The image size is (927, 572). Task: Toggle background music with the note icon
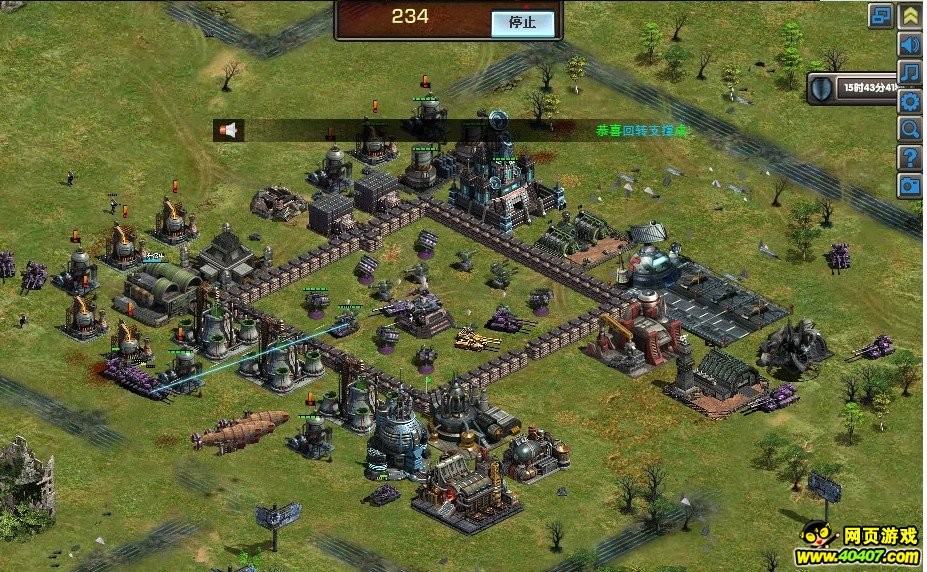point(910,72)
